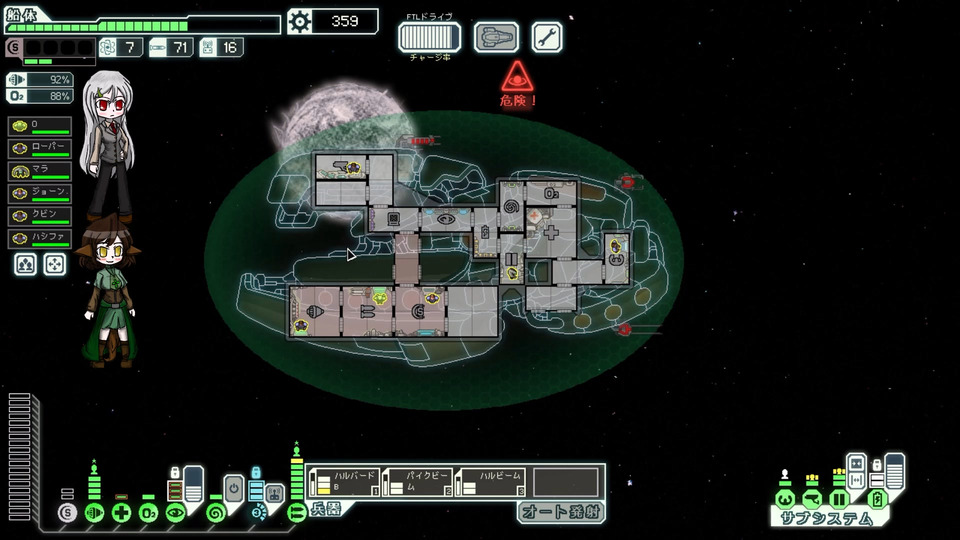This screenshot has width=960, height=540.
Task: Click the door control subsystem icon
Action: 840,498
